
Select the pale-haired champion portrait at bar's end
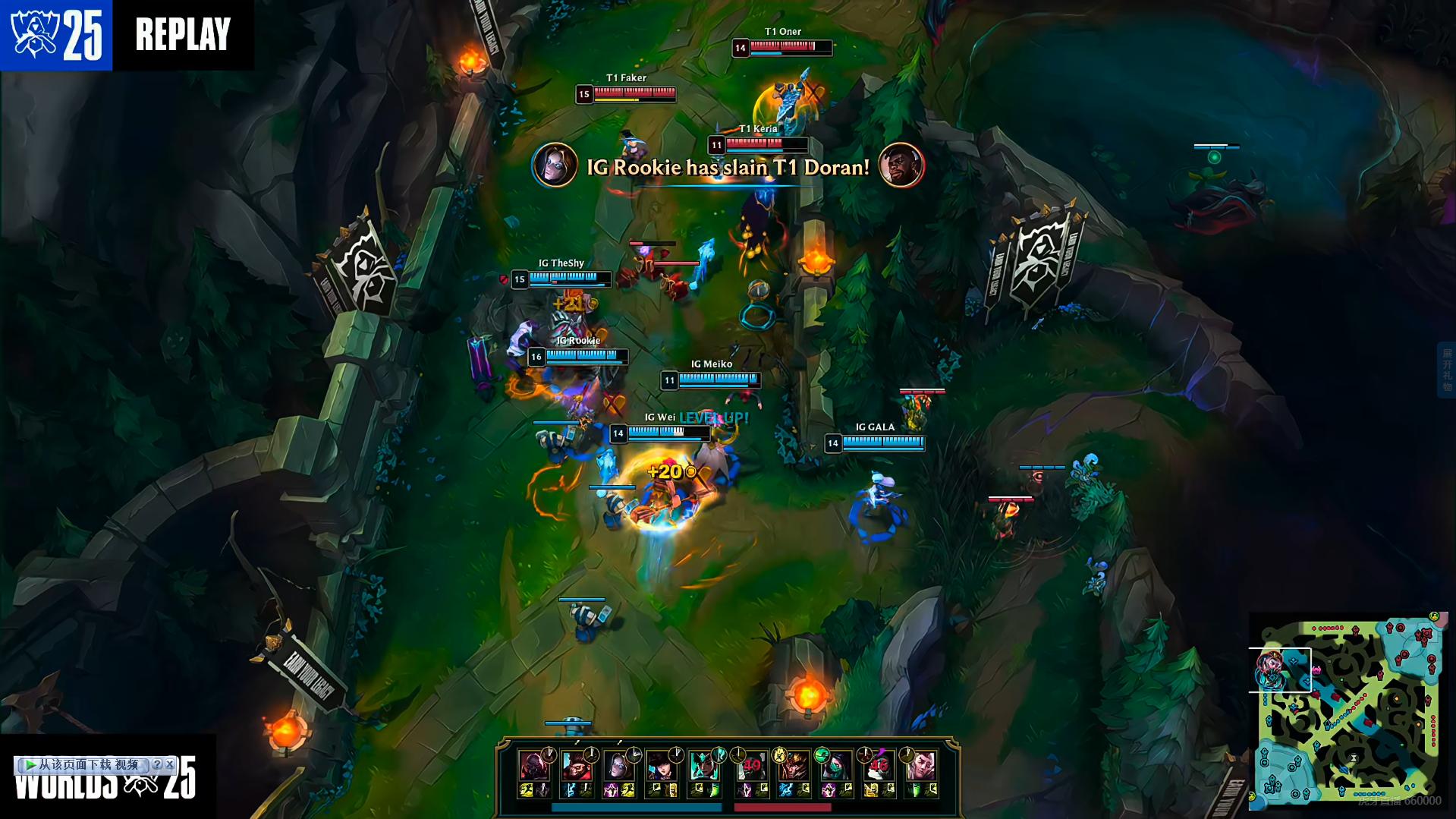coord(921,767)
